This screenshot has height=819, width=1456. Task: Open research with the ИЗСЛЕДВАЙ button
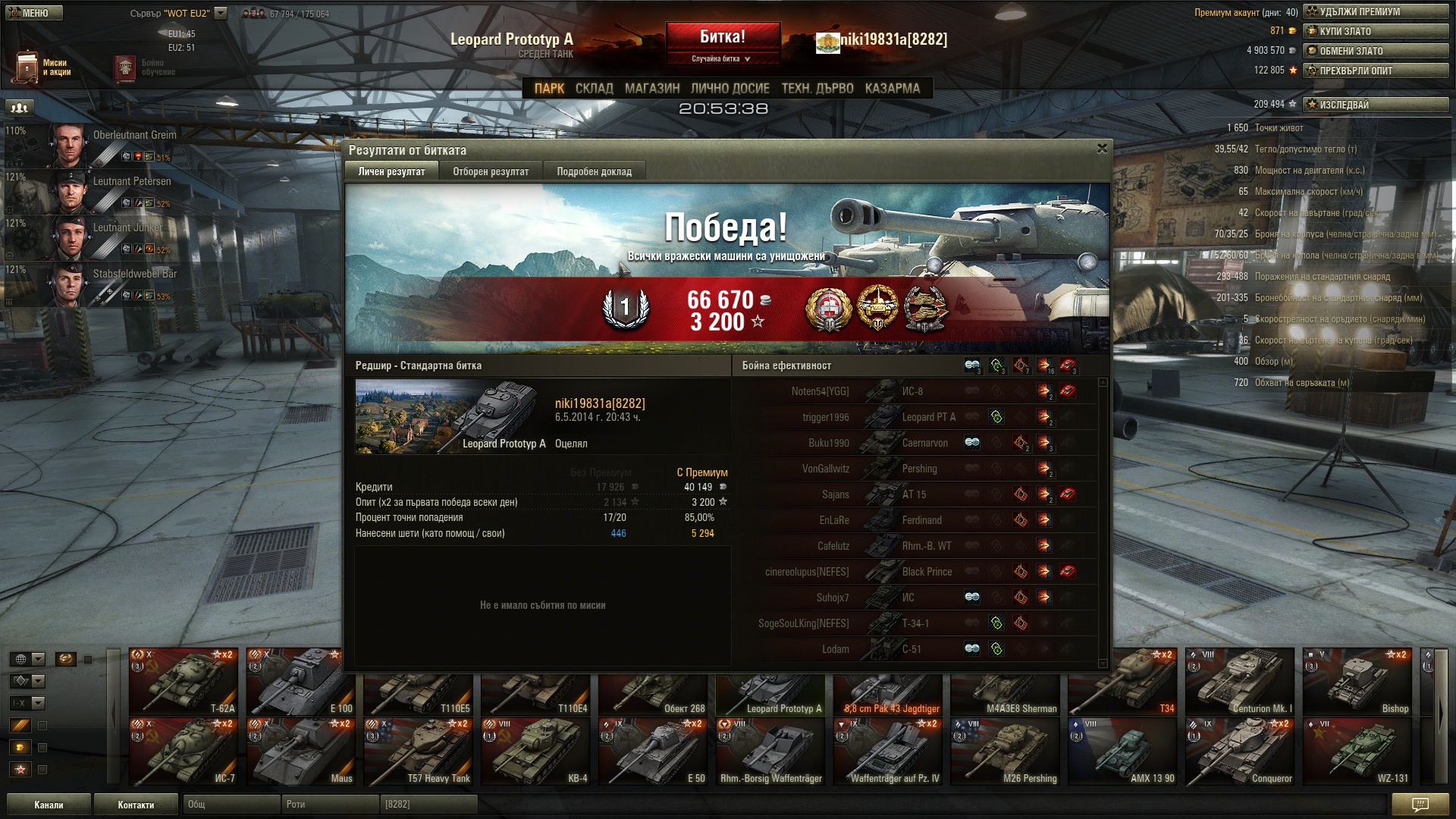pyautogui.click(x=1375, y=105)
